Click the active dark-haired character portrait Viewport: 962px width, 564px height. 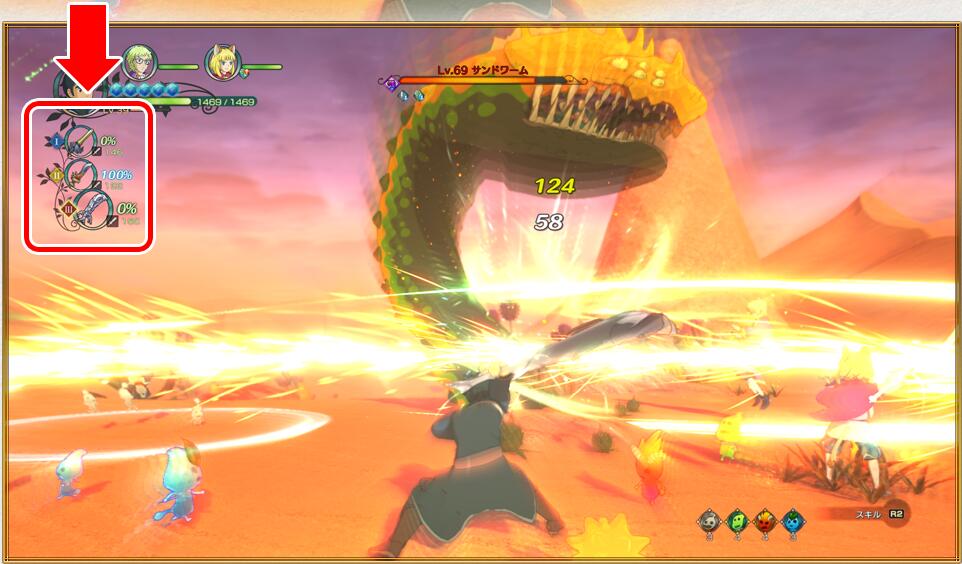[75, 84]
